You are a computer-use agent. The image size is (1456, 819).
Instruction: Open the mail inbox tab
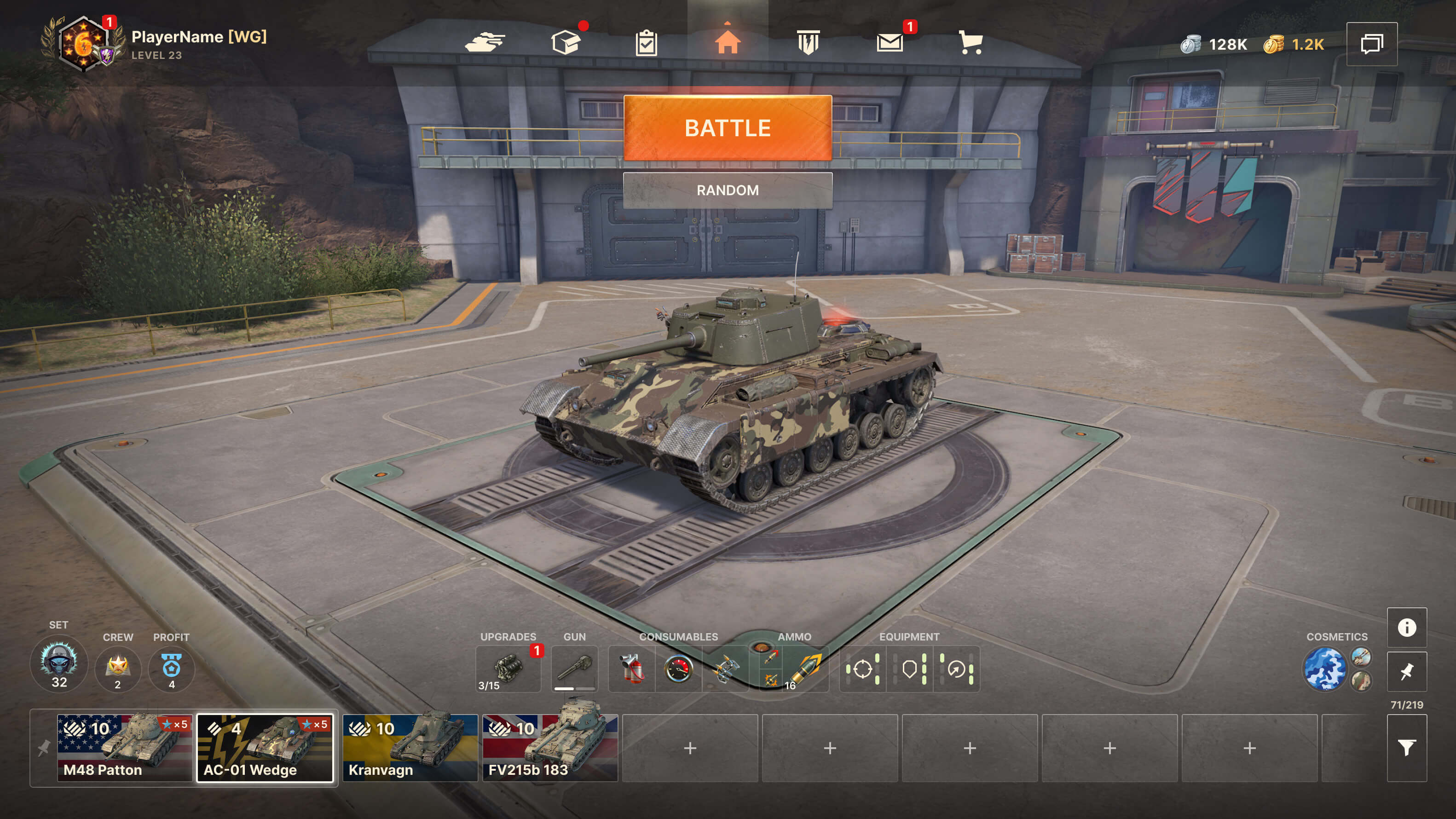click(890, 42)
